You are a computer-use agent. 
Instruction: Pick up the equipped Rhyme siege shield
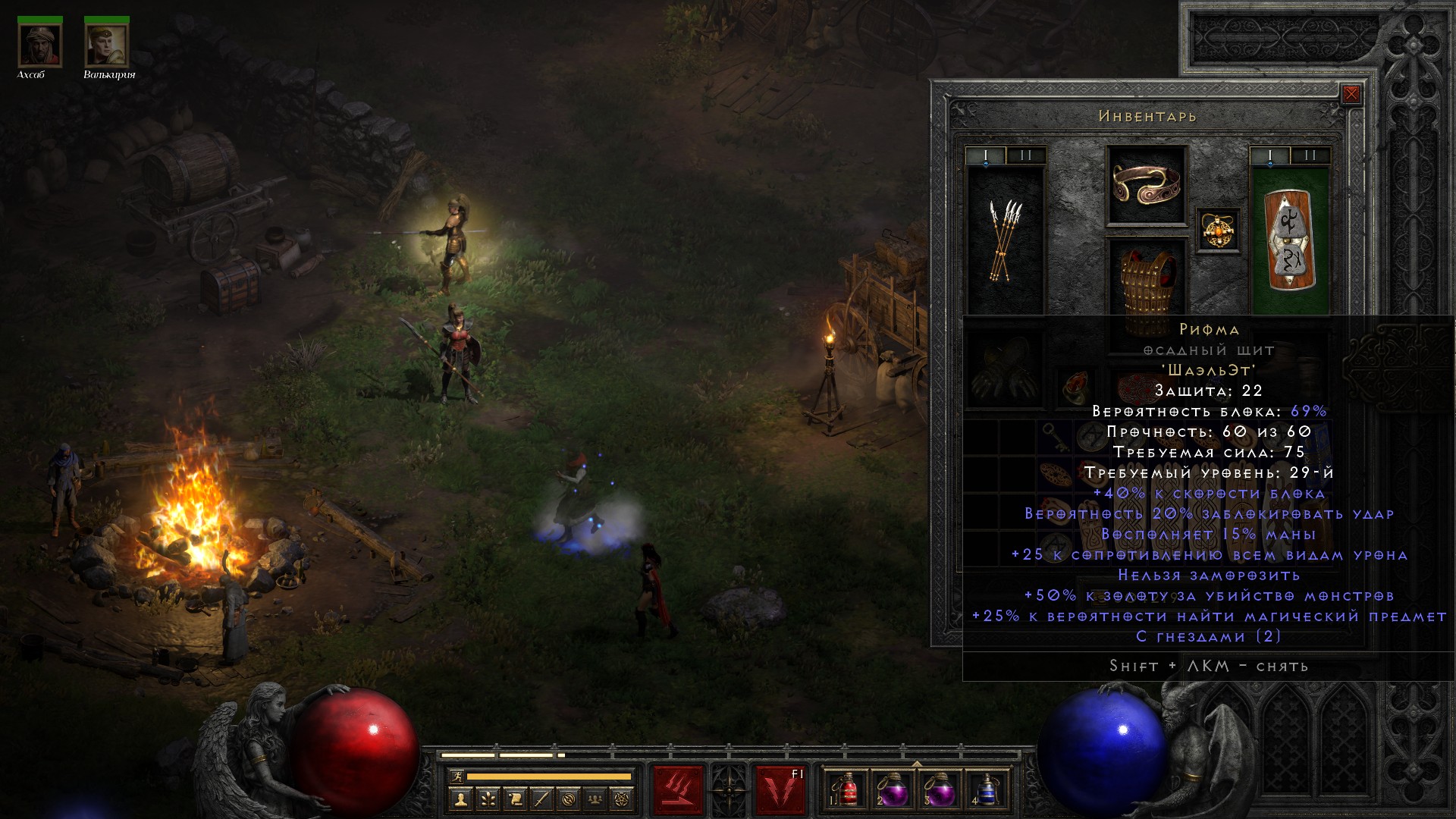[x=1289, y=240]
